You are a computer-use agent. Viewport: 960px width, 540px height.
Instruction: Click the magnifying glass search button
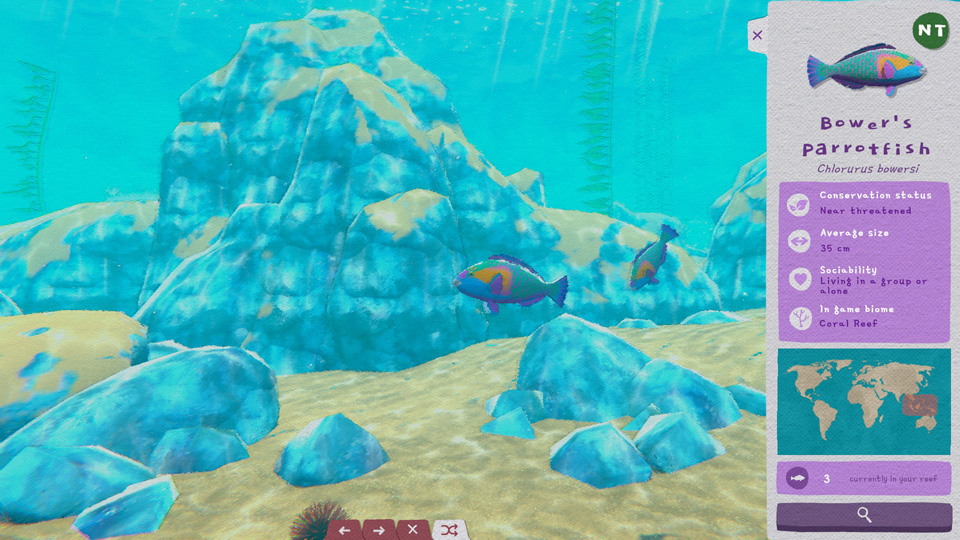pyautogui.click(x=864, y=515)
